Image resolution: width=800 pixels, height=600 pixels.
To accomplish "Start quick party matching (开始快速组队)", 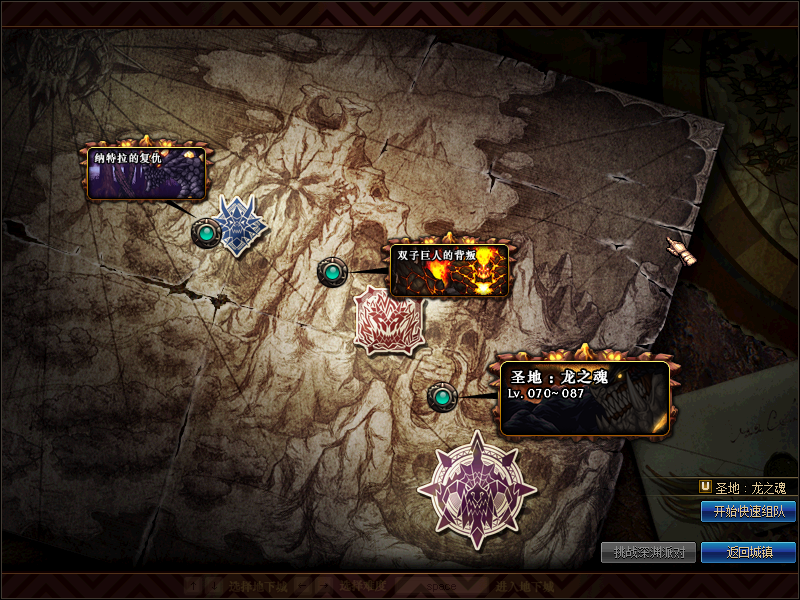I will point(748,512).
